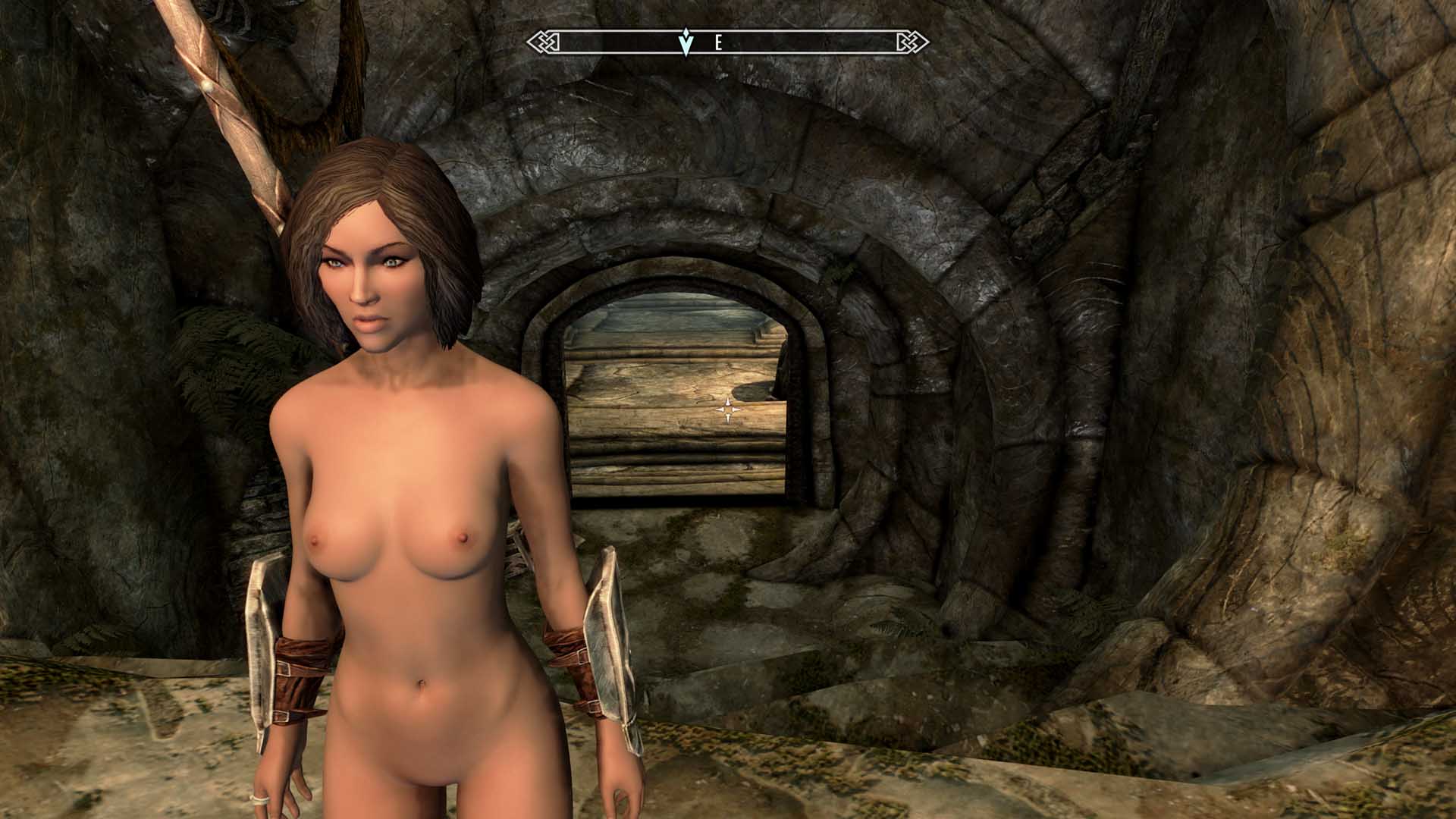Select the quest marker arrow on the compass

686,42
